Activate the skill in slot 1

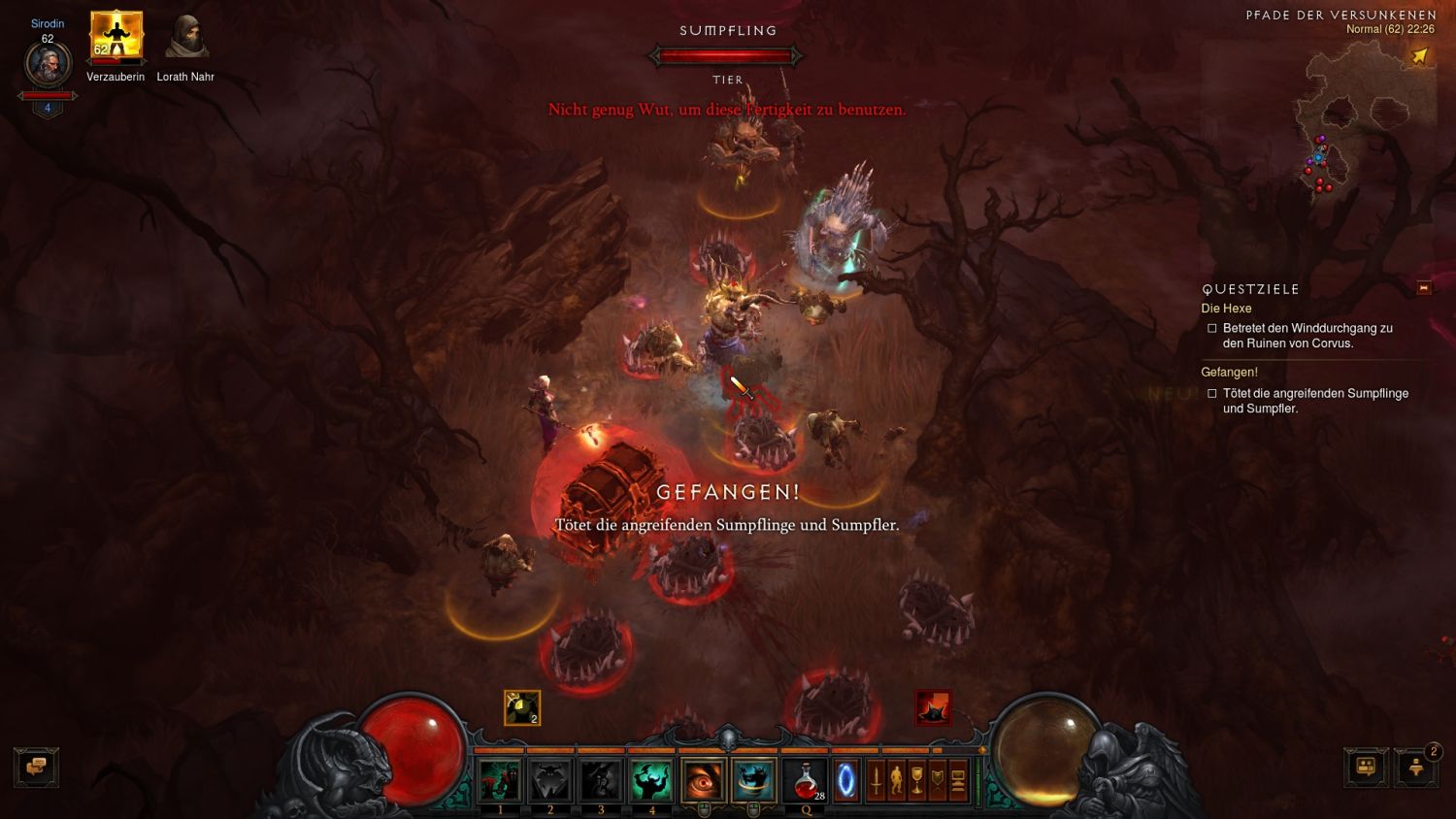pos(500,780)
